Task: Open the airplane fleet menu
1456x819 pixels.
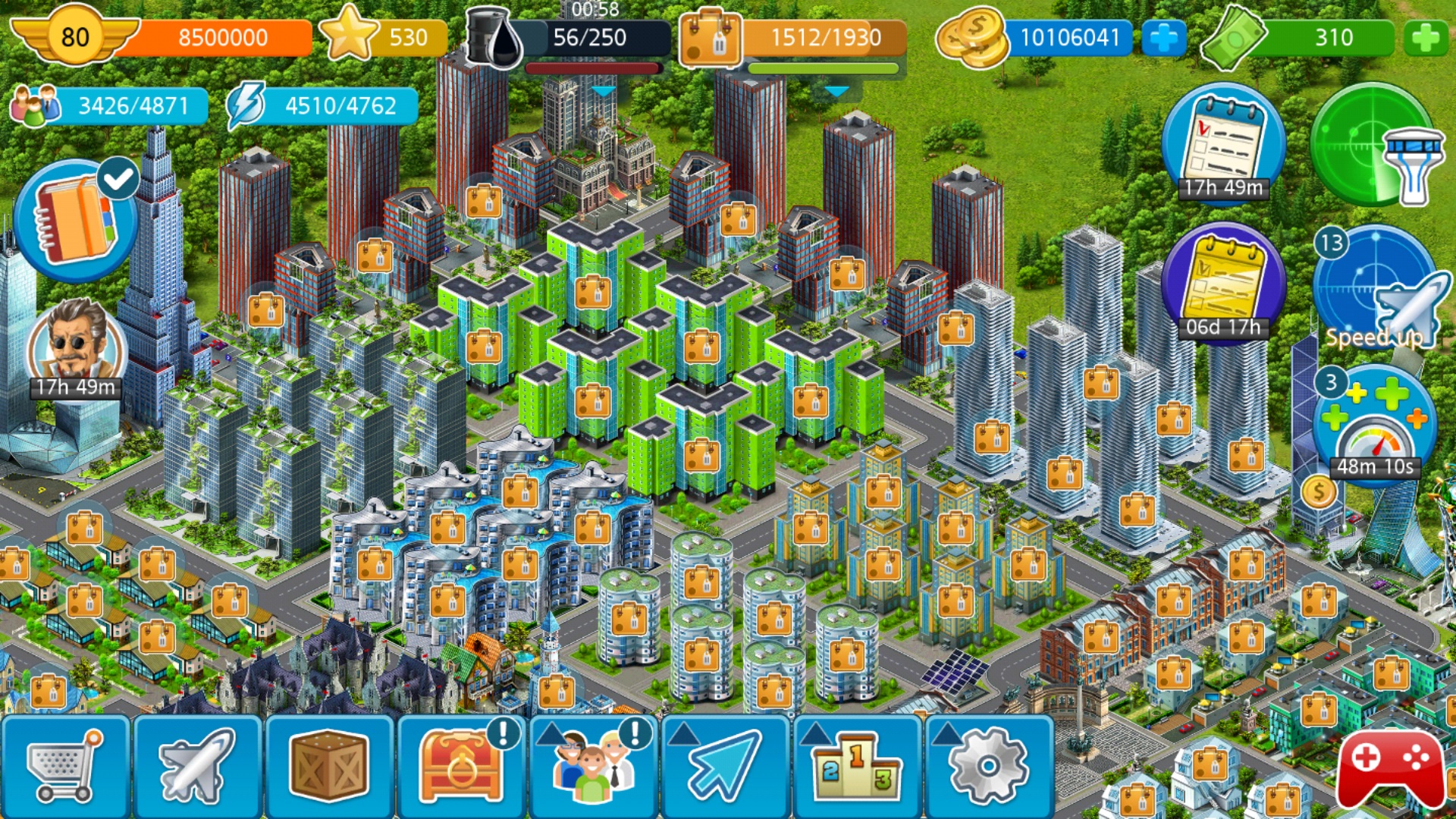Action: click(197, 767)
